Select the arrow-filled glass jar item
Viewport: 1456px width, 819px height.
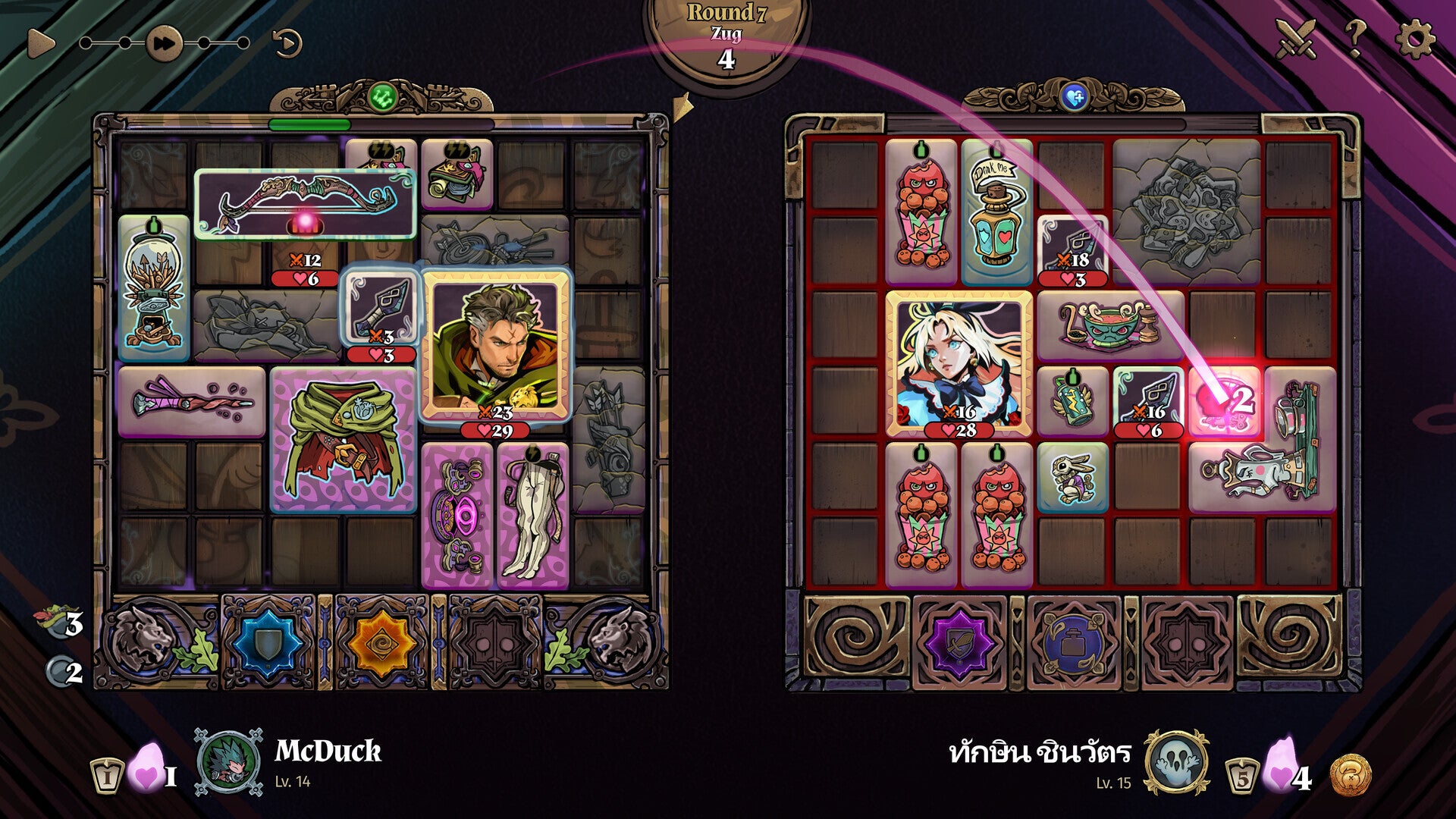coord(154,288)
